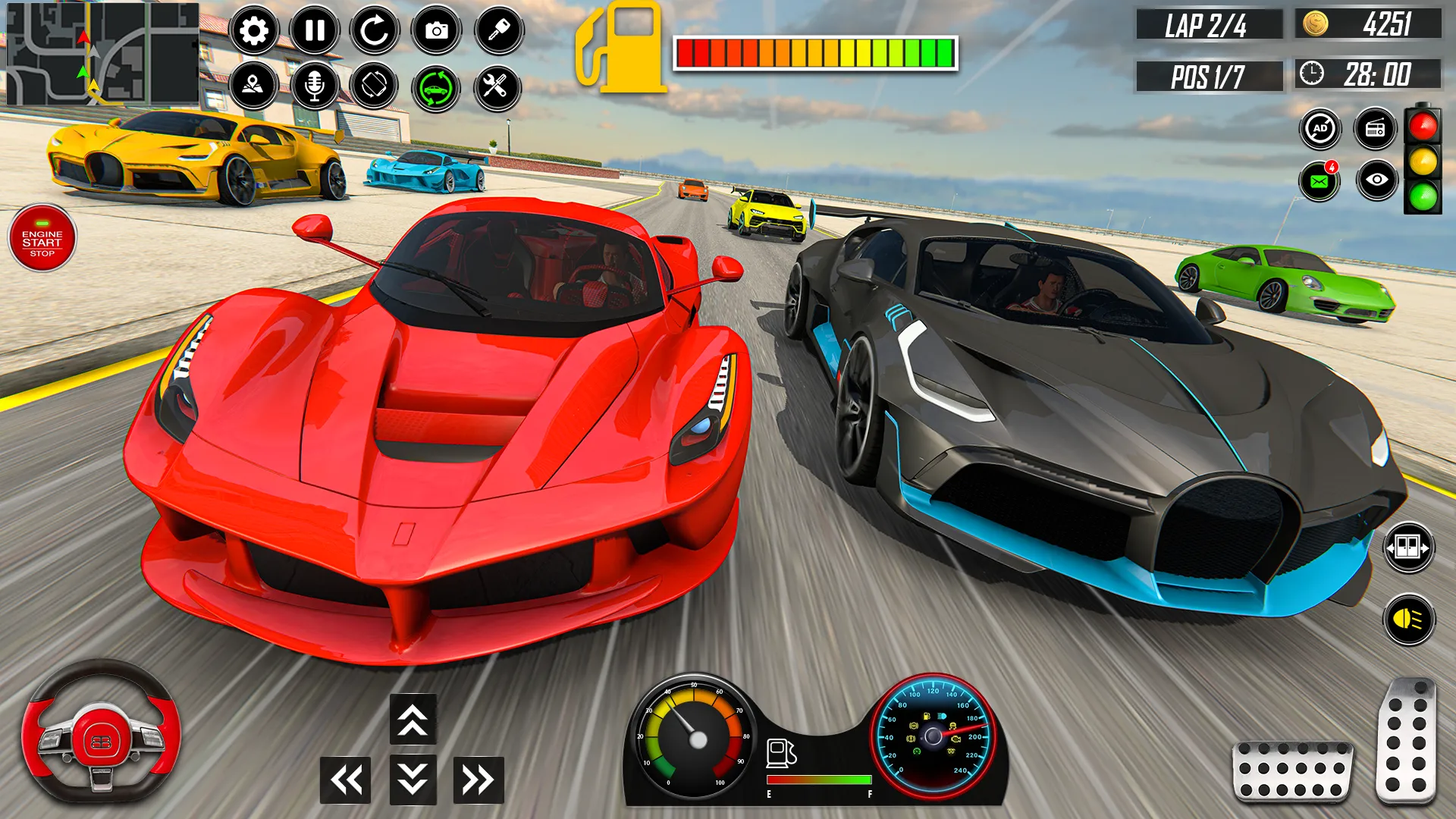Open the green car change selector
The image size is (1456, 819).
coord(435,86)
